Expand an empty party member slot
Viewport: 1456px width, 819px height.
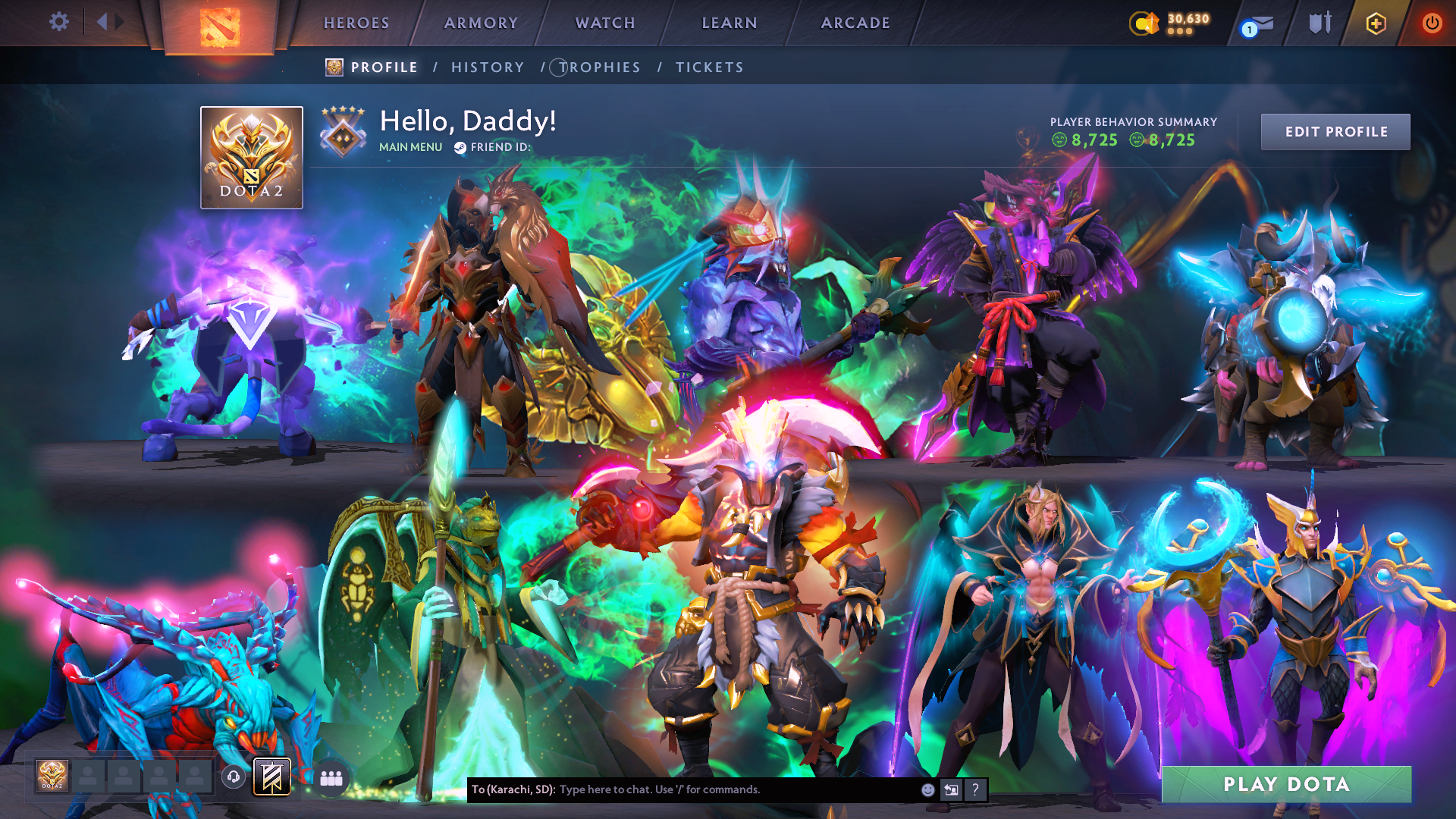pyautogui.click(x=90, y=777)
